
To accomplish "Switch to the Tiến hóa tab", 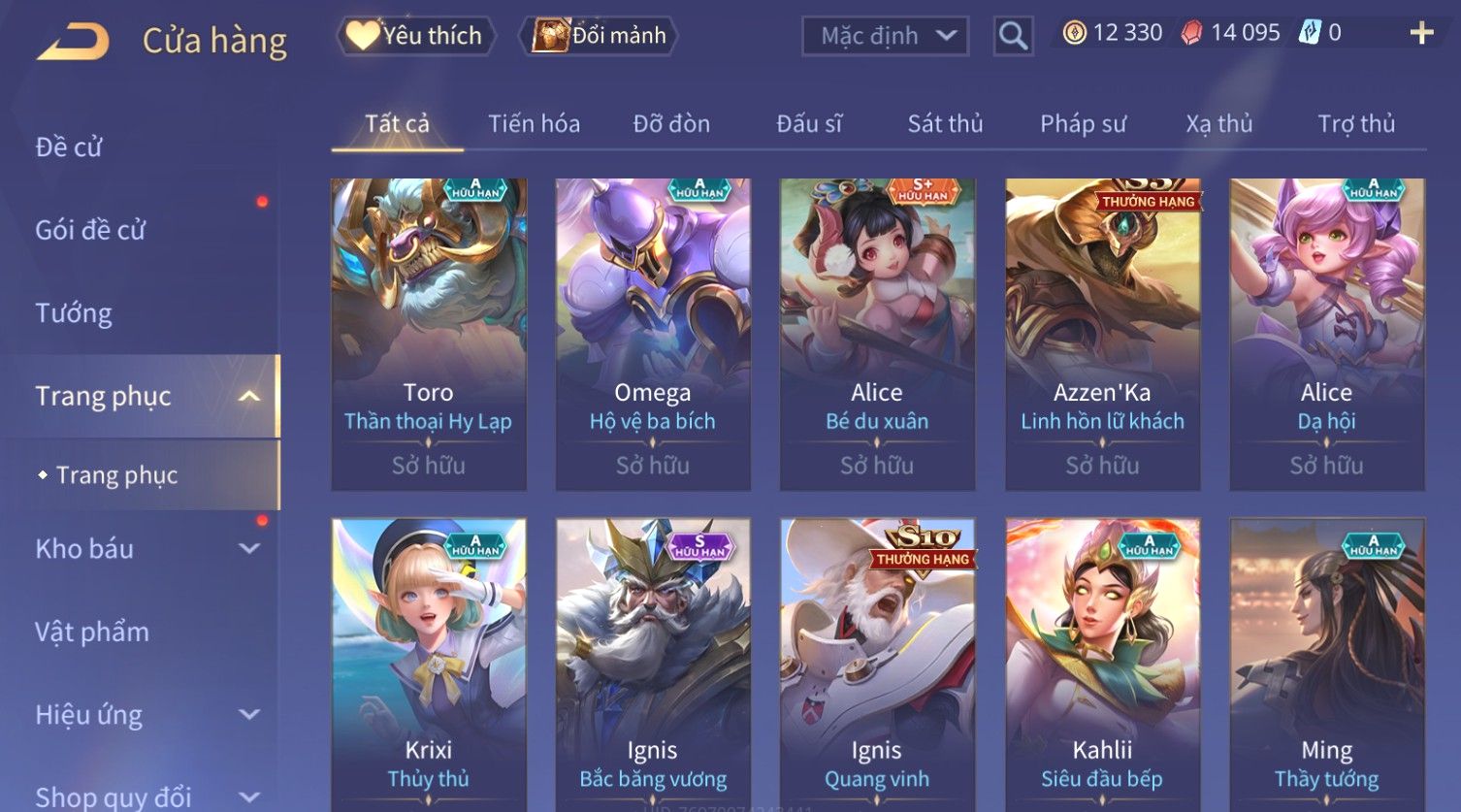I will click(534, 124).
